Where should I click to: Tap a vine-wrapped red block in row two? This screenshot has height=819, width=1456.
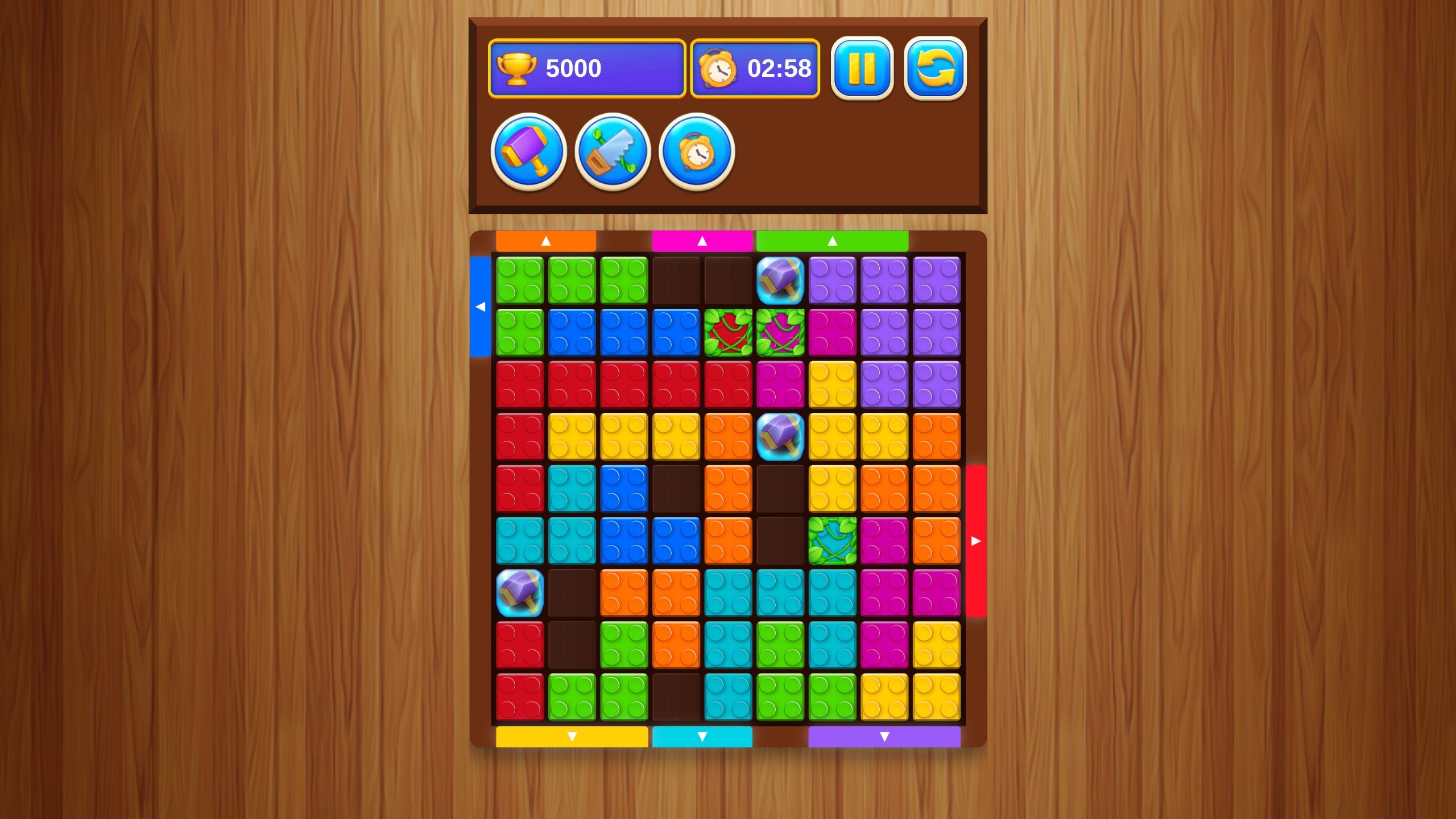click(x=729, y=332)
